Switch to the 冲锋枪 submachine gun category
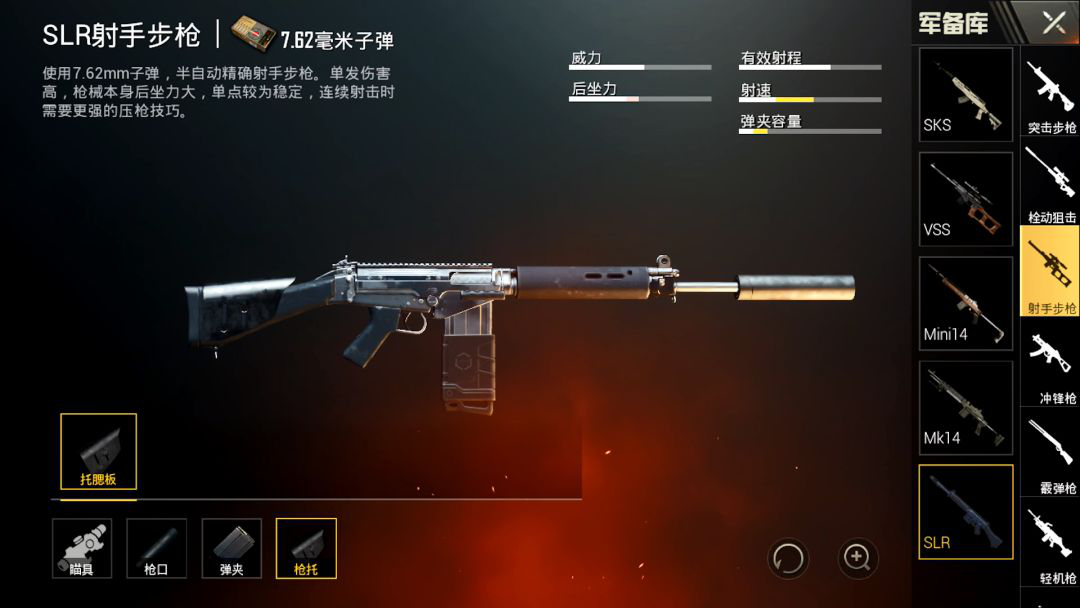The width and height of the screenshot is (1080, 608). [1051, 364]
